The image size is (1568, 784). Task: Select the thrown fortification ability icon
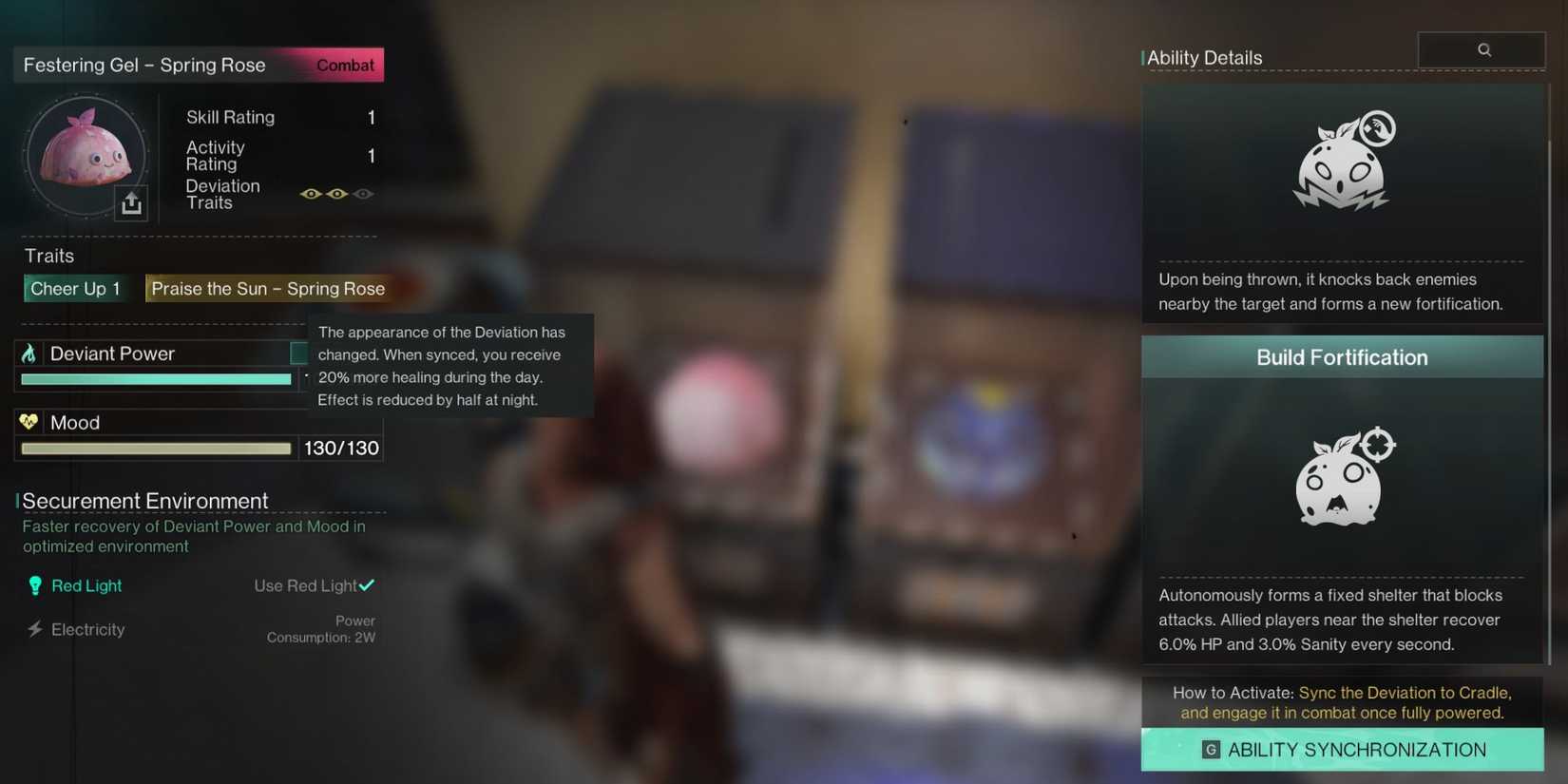[x=1341, y=160]
